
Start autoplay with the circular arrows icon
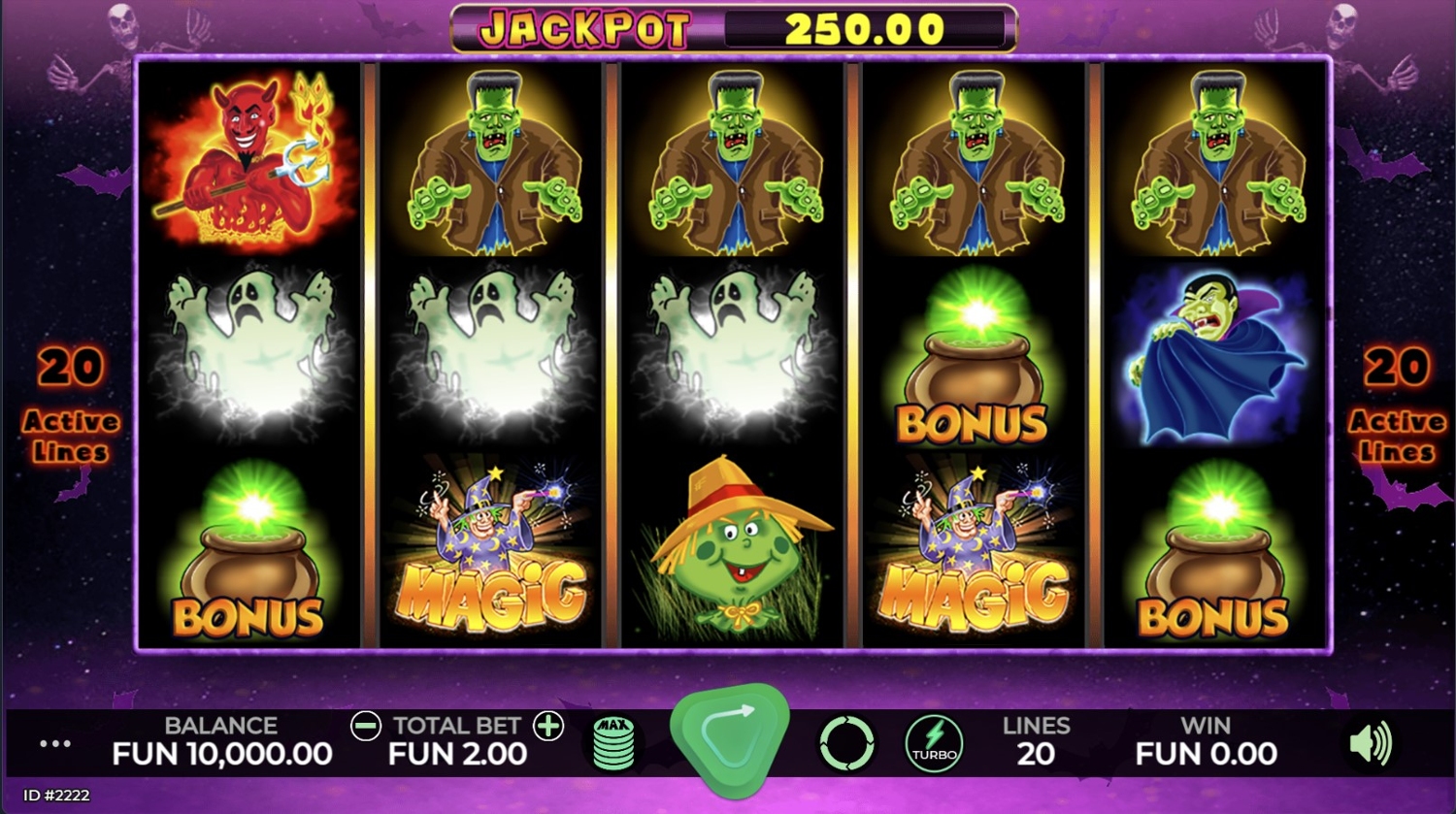(x=846, y=744)
